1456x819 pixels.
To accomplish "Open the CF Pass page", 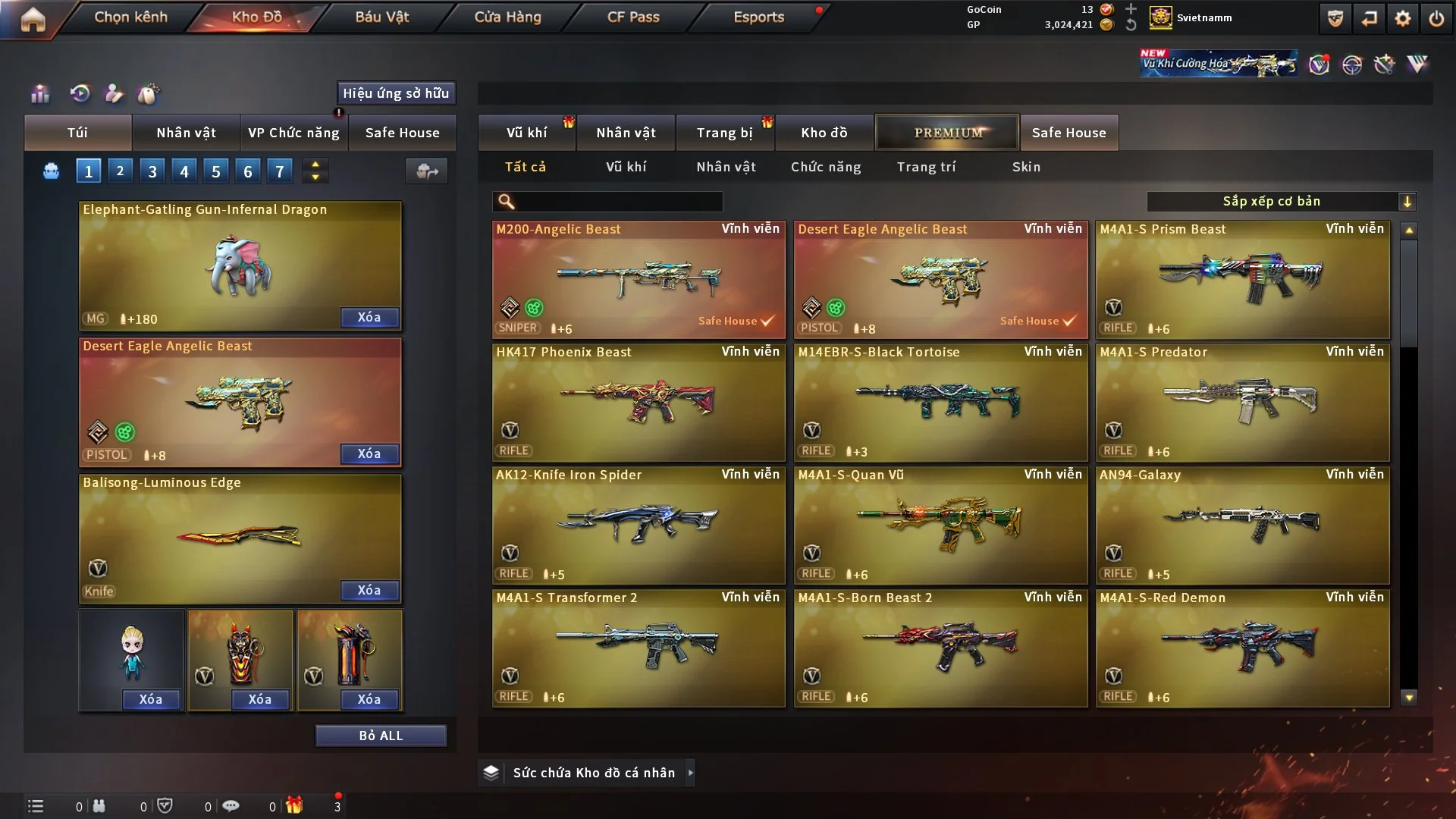I will [633, 17].
